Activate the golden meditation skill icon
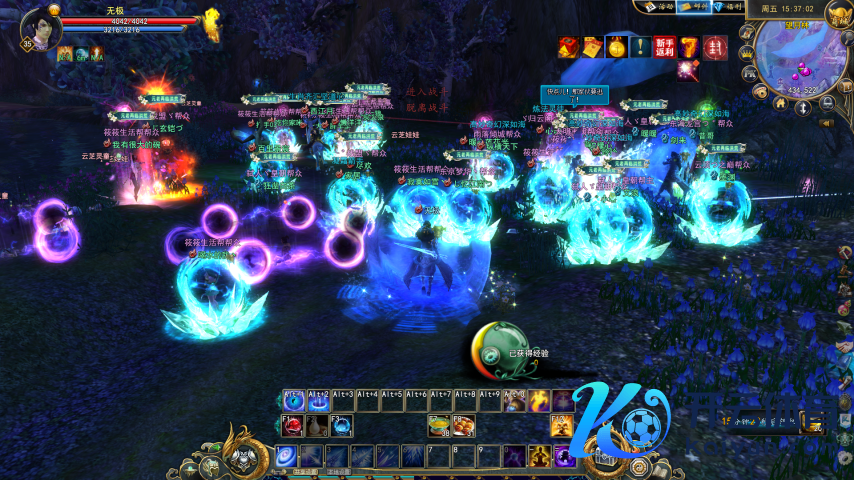This screenshot has height=480, width=854. point(539,457)
